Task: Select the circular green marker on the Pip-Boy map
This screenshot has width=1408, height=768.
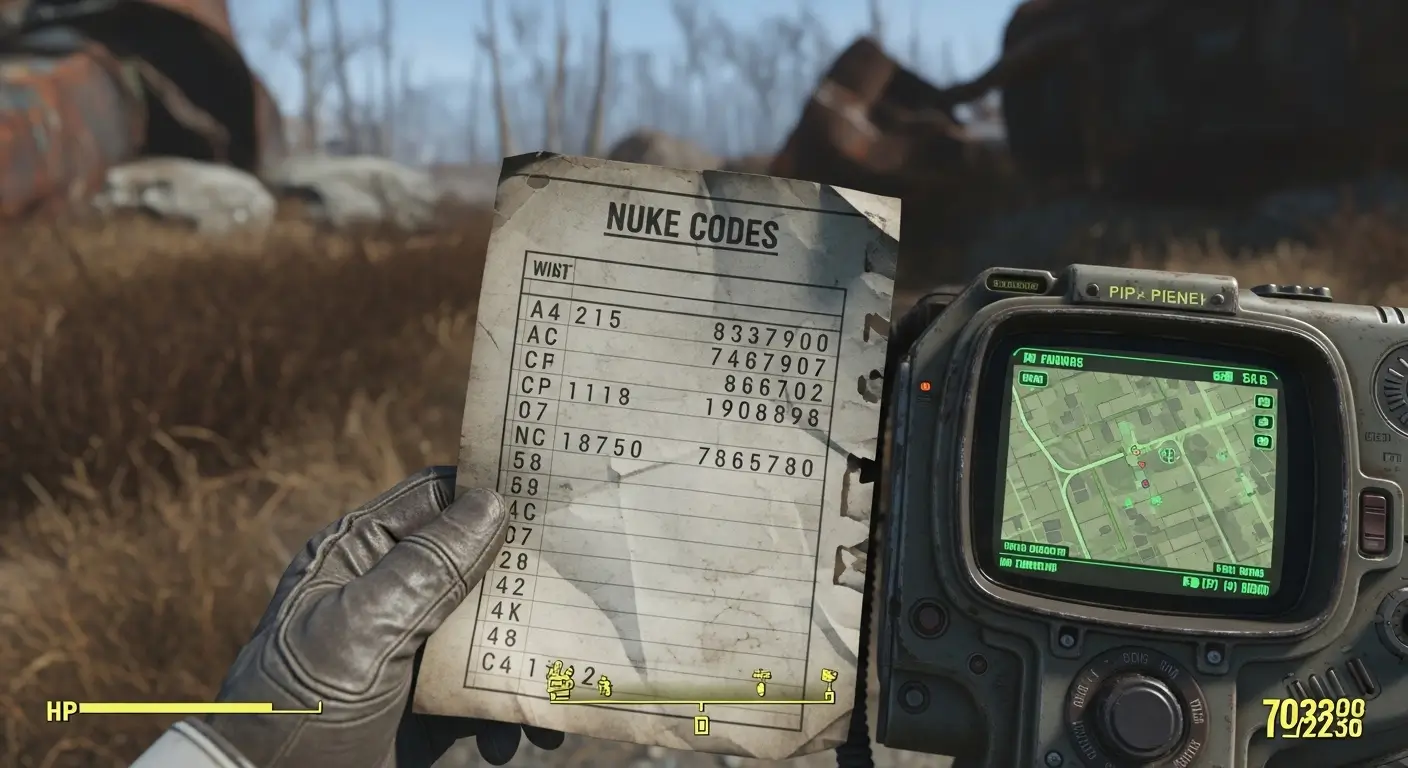Action: pyautogui.click(x=1166, y=455)
